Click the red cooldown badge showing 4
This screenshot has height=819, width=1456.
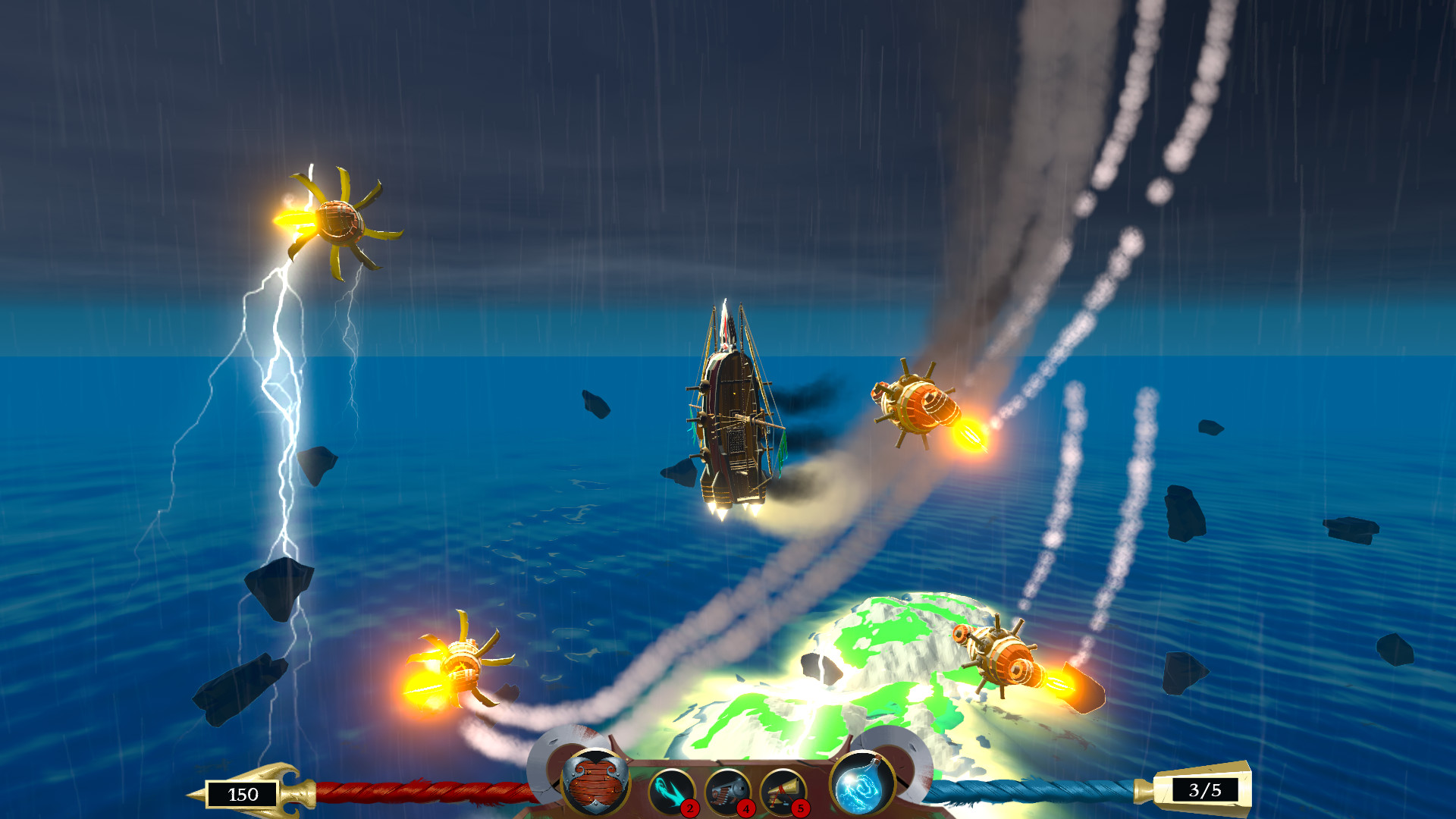(745, 808)
